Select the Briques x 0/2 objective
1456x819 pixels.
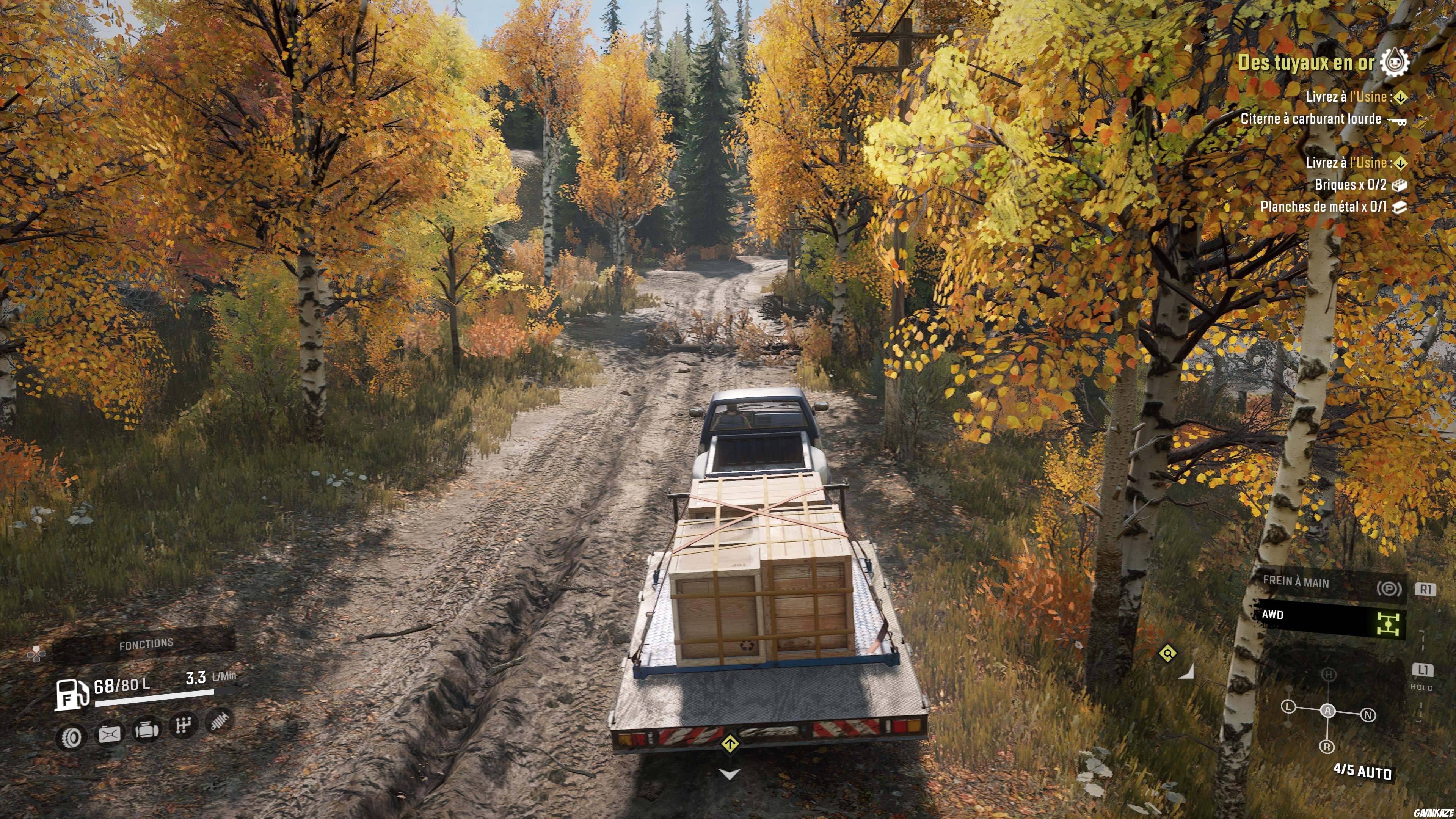(x=1350, y=185)
